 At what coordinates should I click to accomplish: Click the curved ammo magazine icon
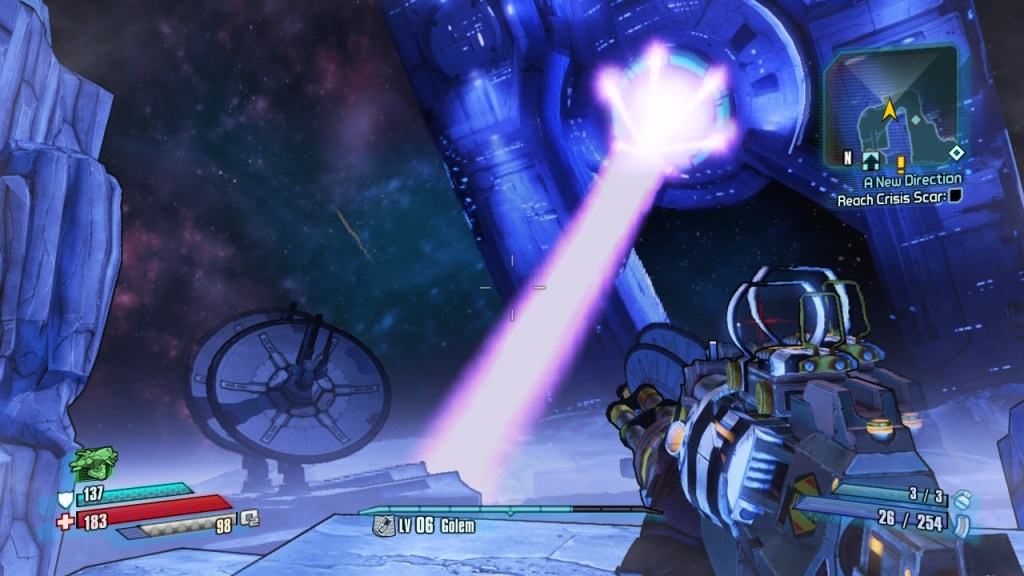(x=962, y=520)
